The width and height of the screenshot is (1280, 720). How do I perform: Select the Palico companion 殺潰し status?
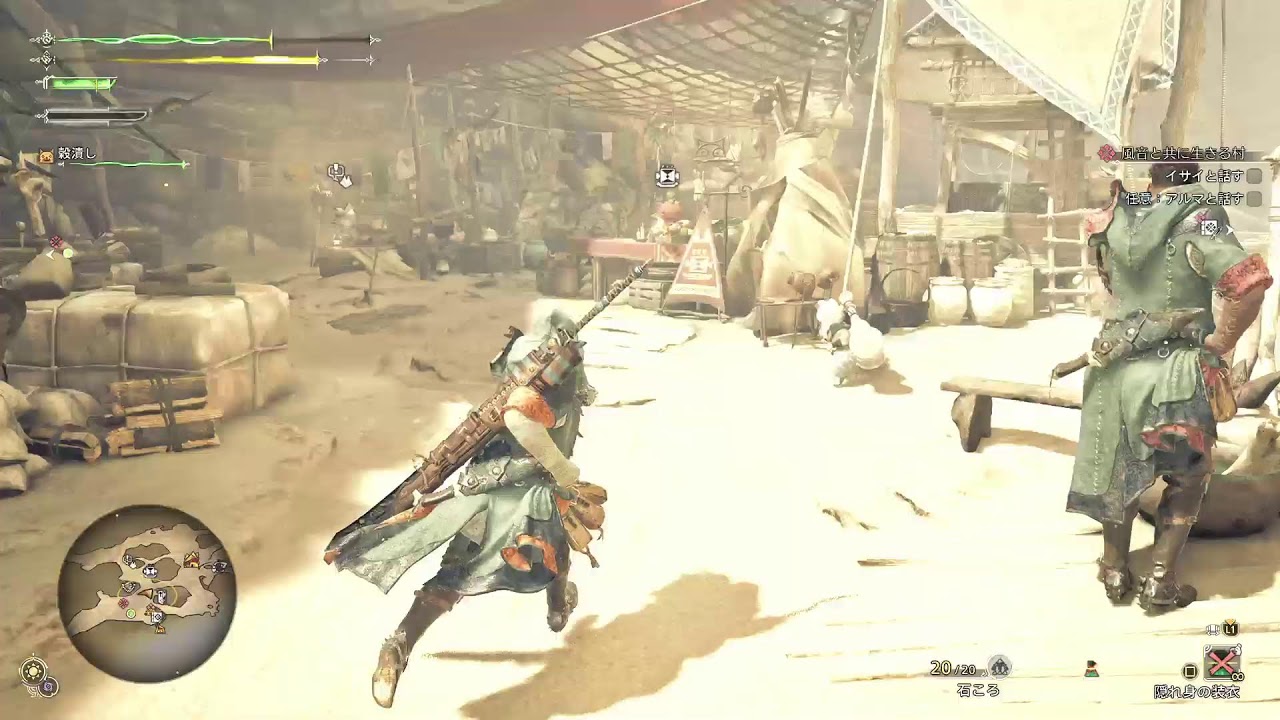77,154
